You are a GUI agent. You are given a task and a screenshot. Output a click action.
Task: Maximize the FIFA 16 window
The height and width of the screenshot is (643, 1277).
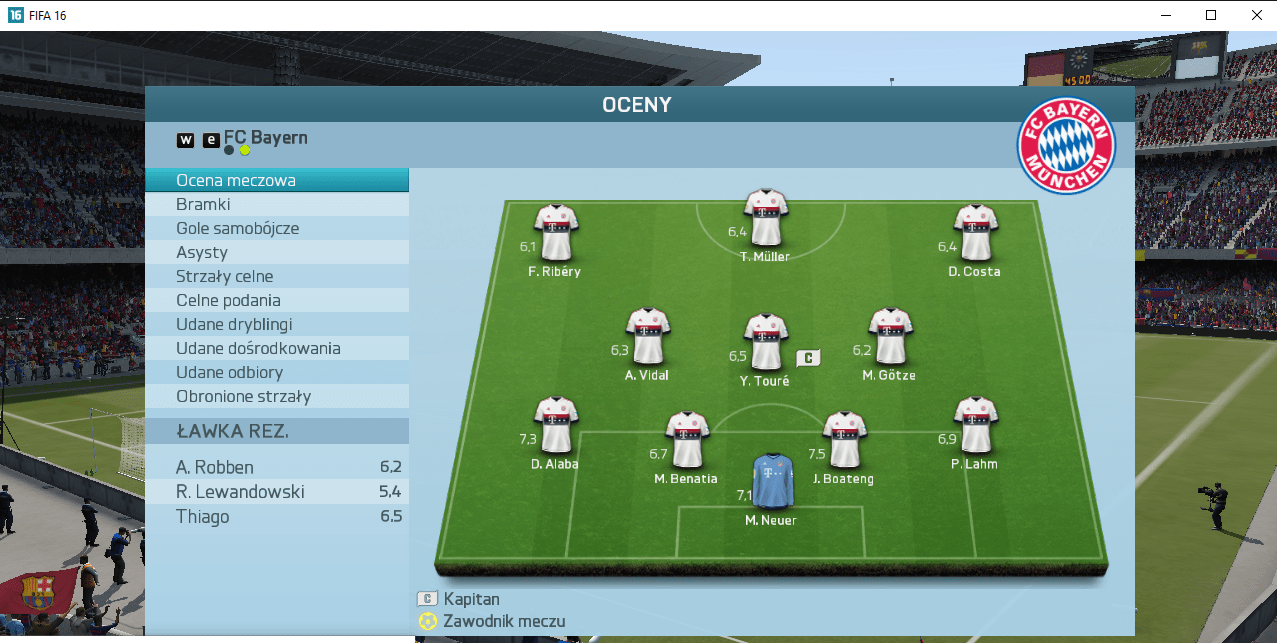[1210, 15]
